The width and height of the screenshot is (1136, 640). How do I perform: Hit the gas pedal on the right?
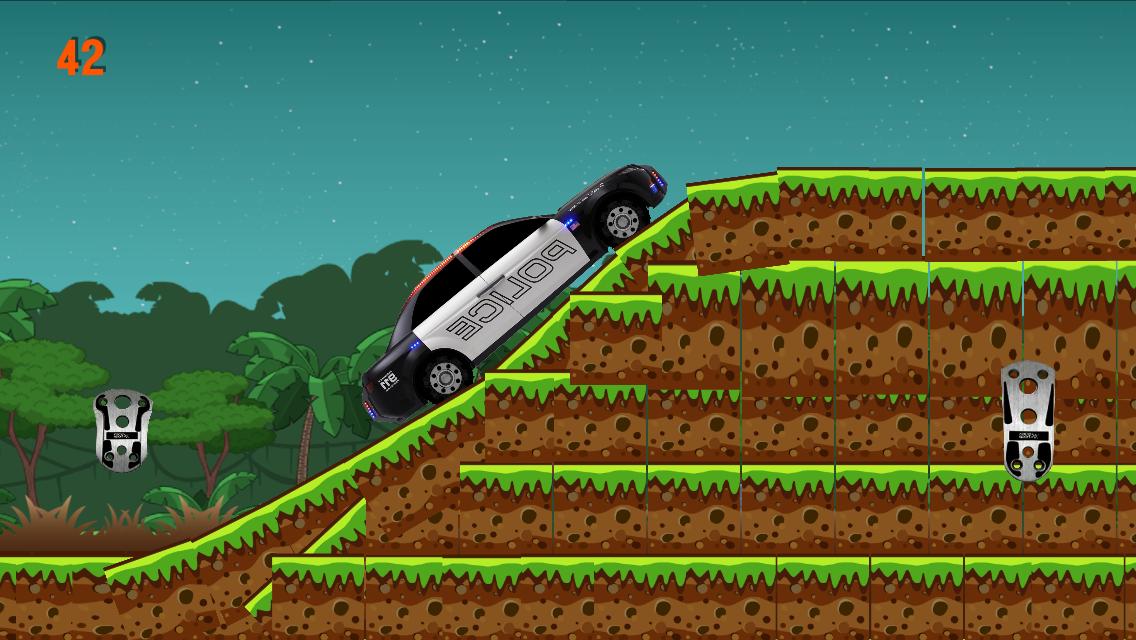click(x=1027, y=420)
